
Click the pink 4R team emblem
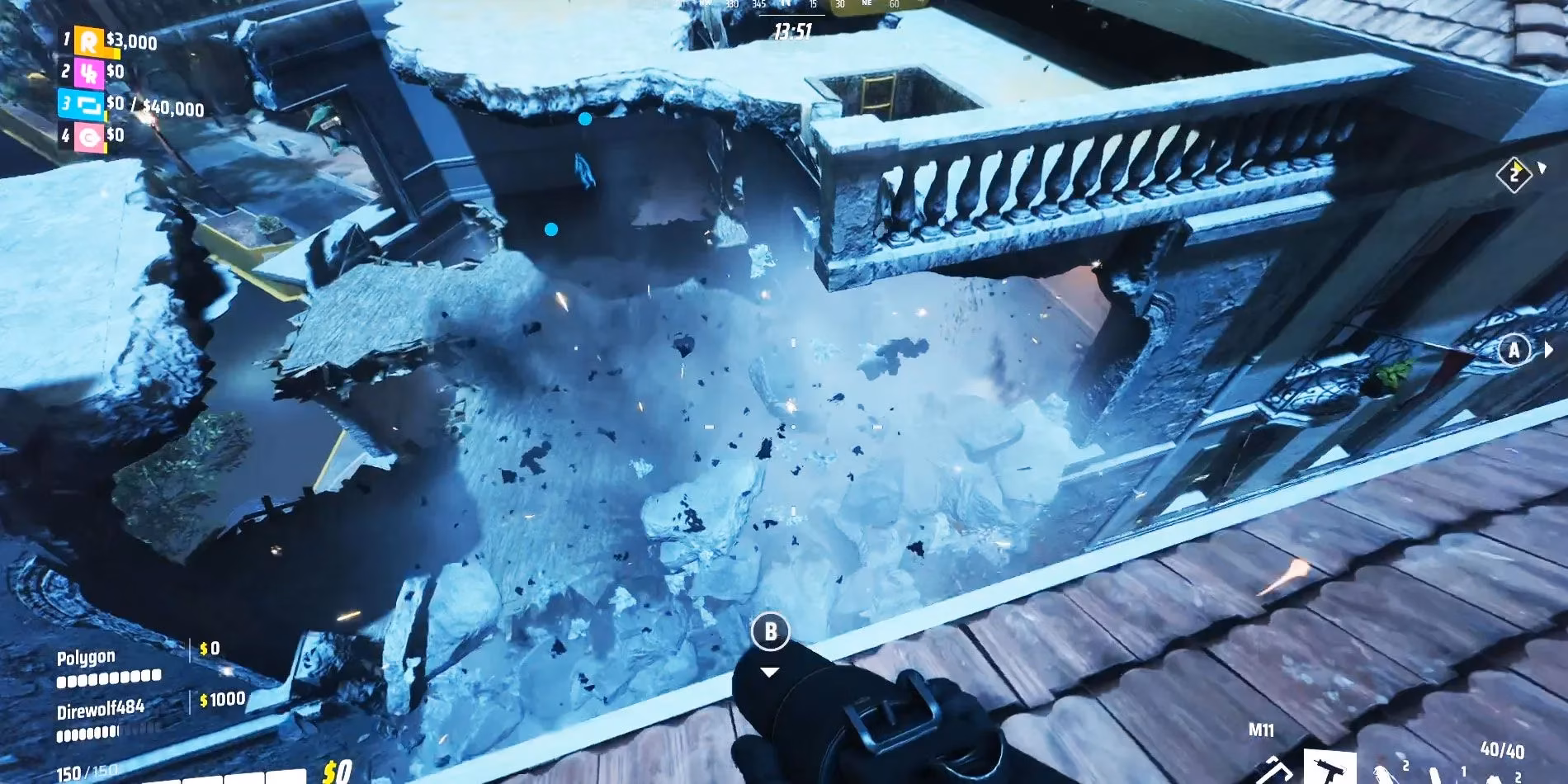(89, 74)
